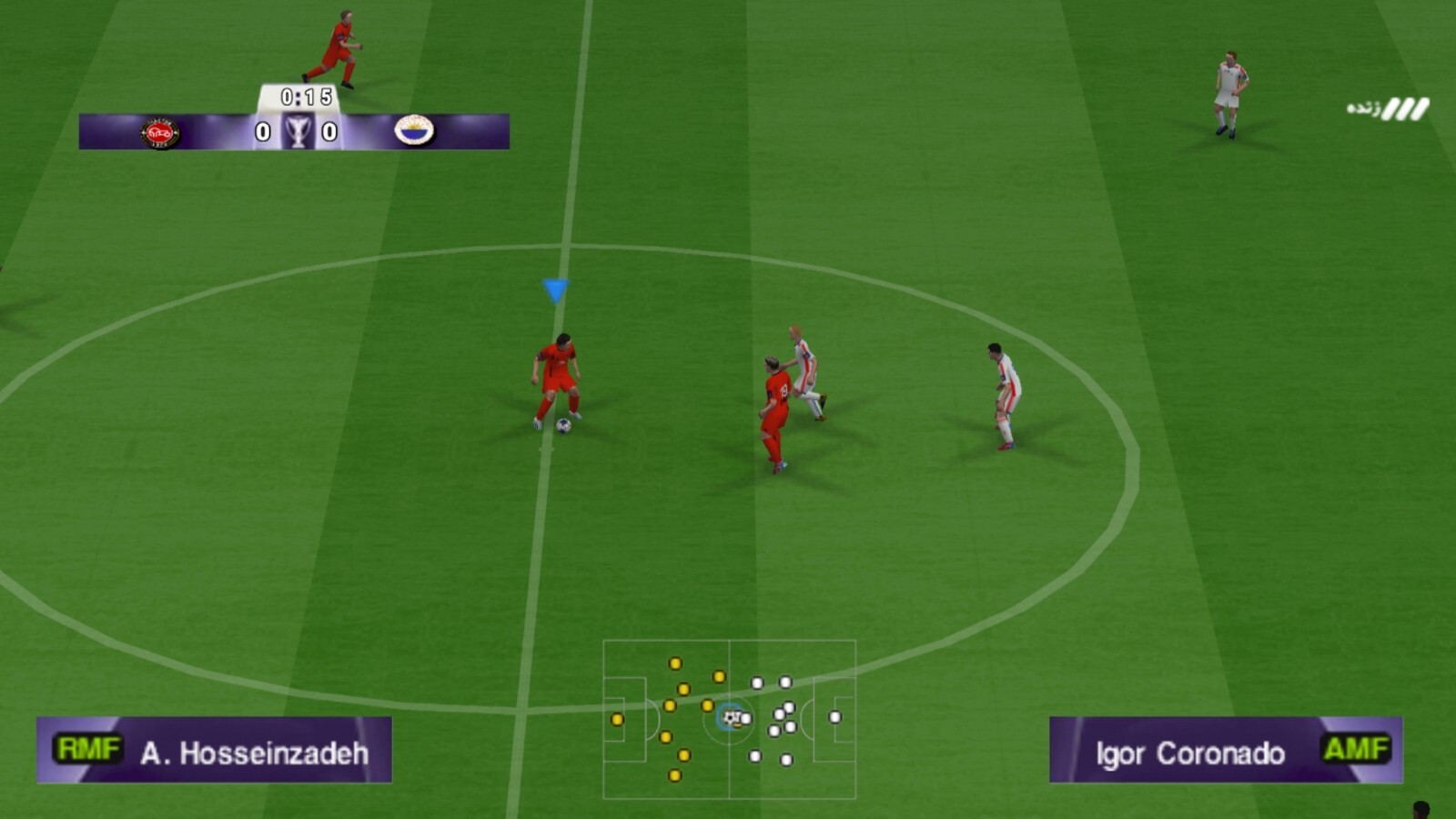Click the blue cursor triangle above the player
This screenshot has width=1456, height=819.
pos(556,288)
